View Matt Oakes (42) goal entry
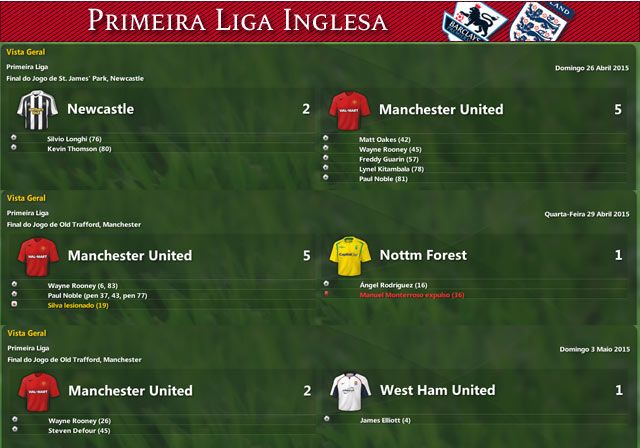 (385, 139)
